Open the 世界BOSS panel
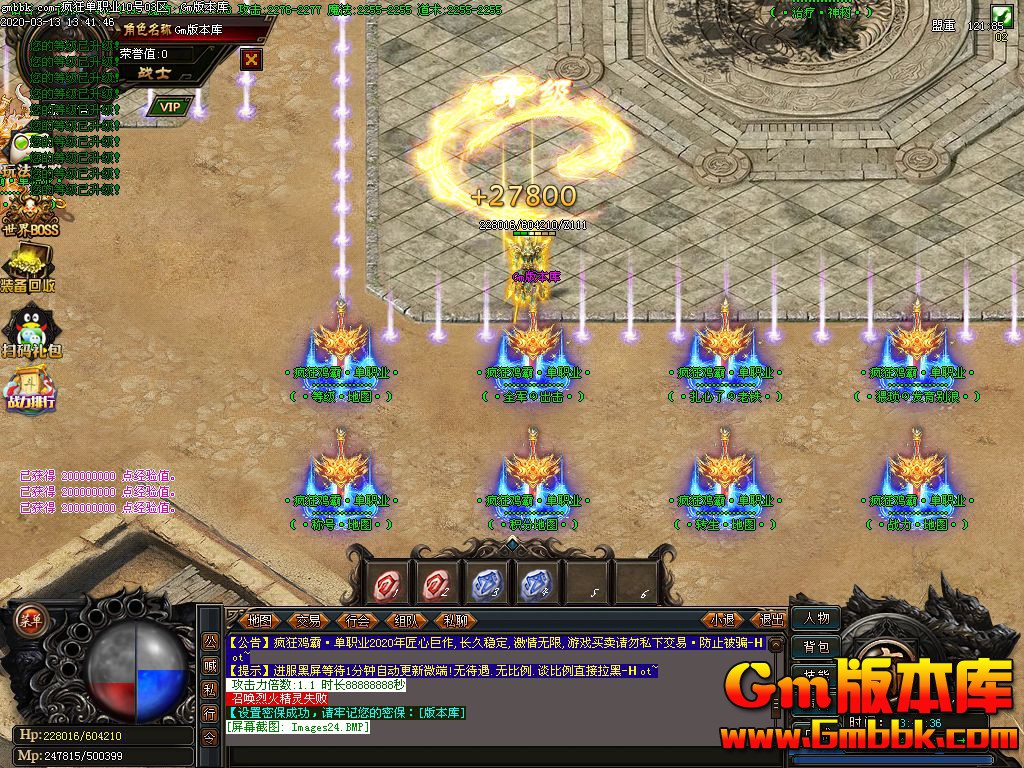 pyautogui.click(x=29, y=213)
